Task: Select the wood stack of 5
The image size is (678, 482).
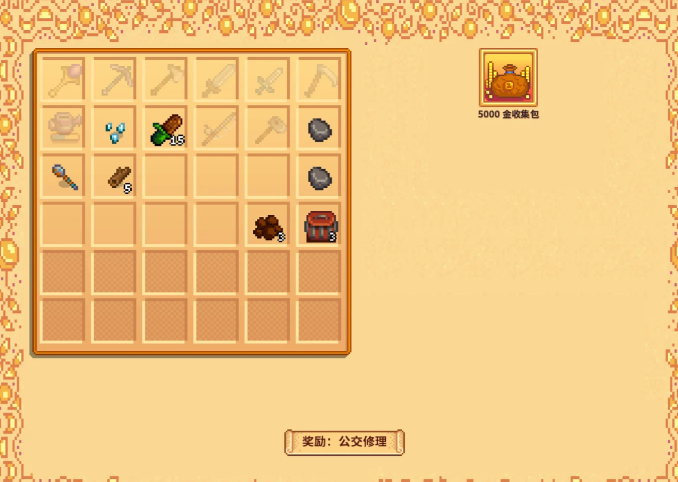Action: click(x=118, y=178)
